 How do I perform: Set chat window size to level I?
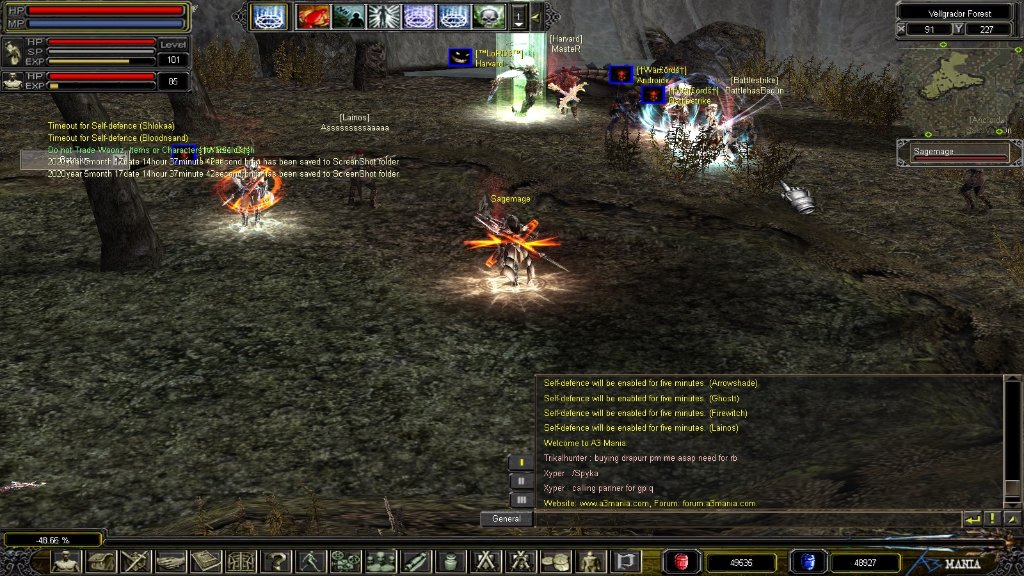point(520,462)
